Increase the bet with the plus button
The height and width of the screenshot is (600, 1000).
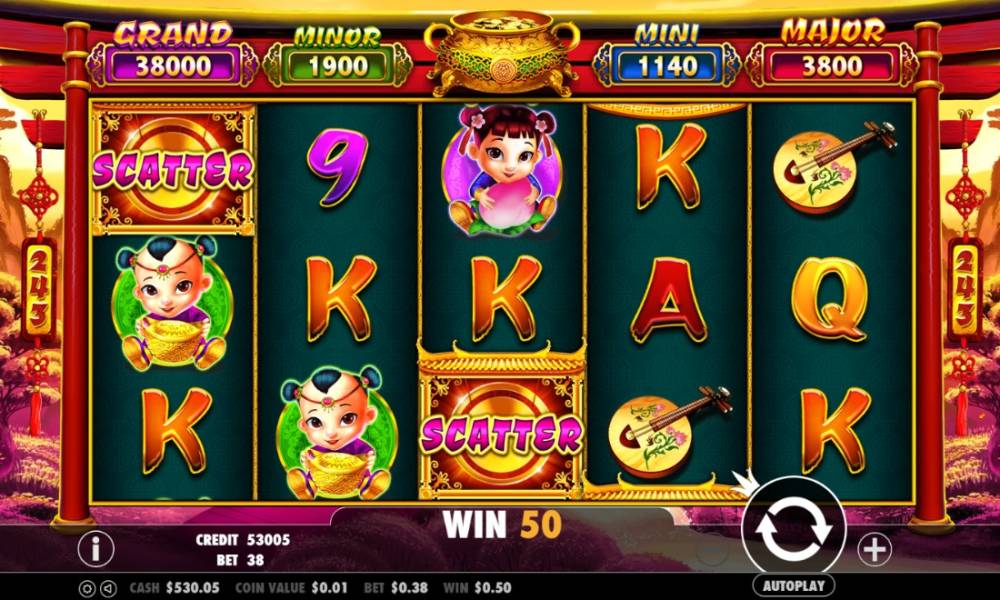coord(874,548)
